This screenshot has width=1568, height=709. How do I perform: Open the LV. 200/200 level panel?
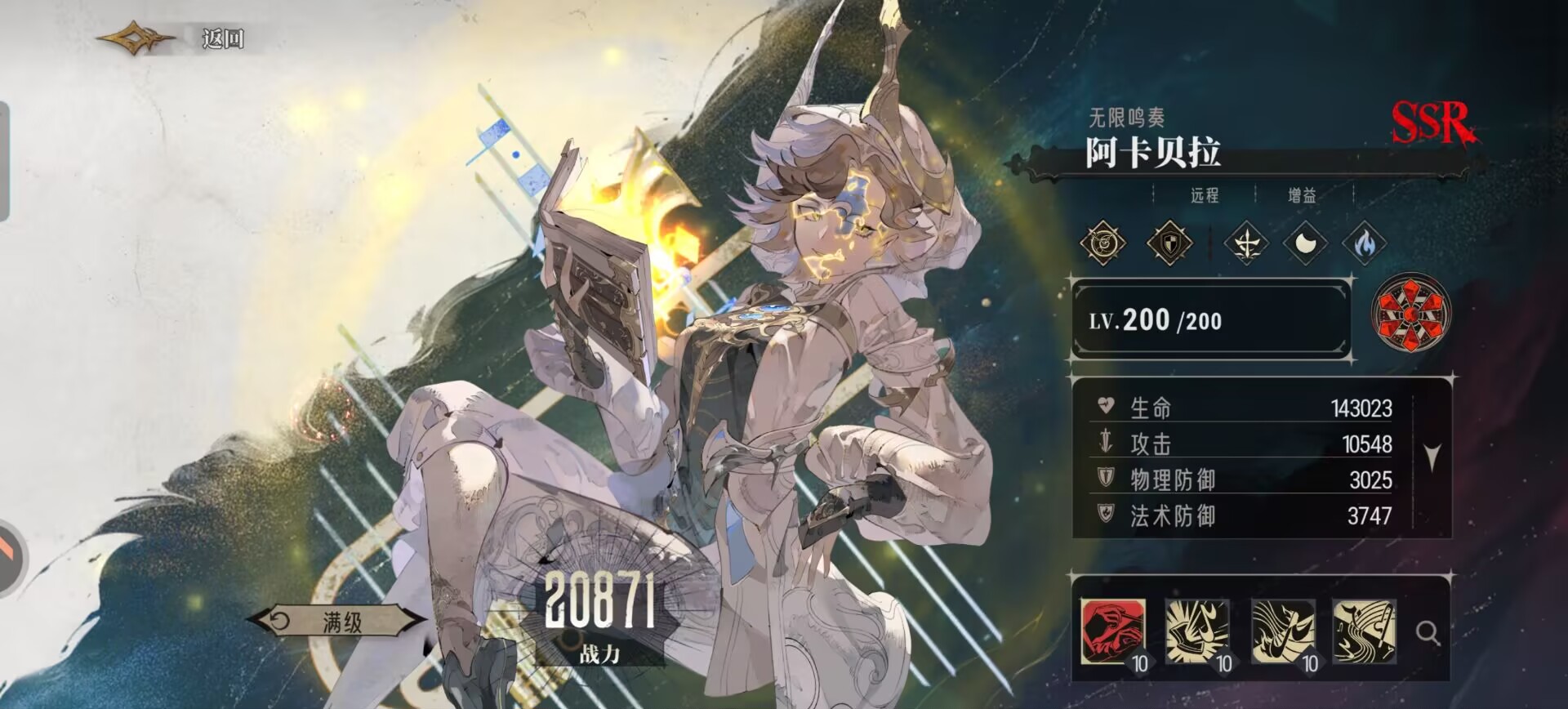1211,320
